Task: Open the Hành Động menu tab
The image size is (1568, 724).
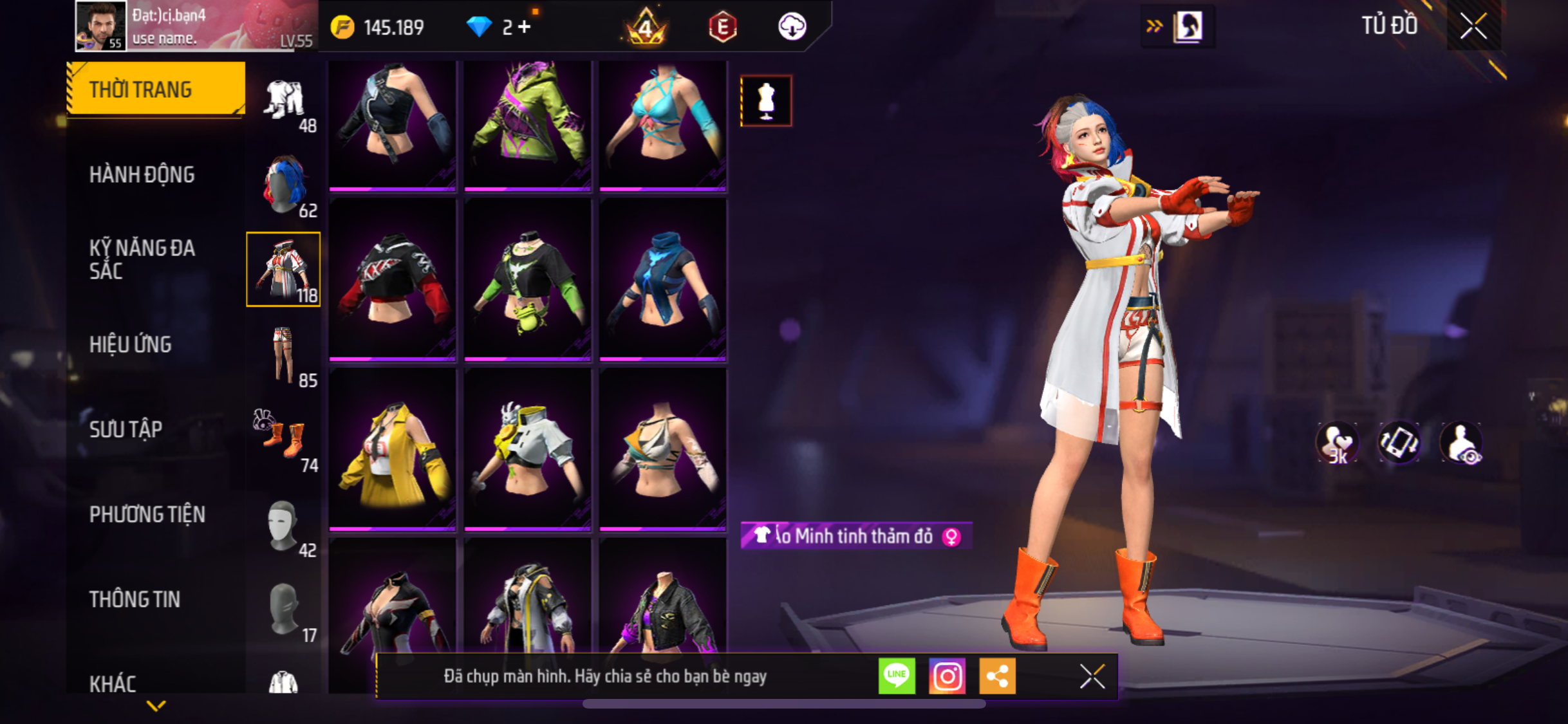Action: [142, 175]
